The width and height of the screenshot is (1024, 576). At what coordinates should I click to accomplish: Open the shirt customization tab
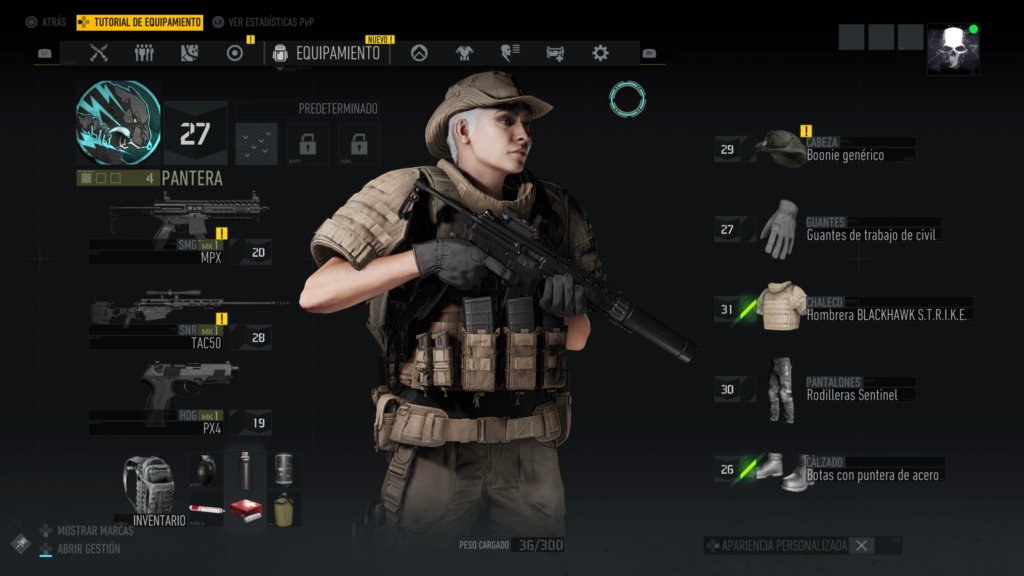[x=464, y=53]
